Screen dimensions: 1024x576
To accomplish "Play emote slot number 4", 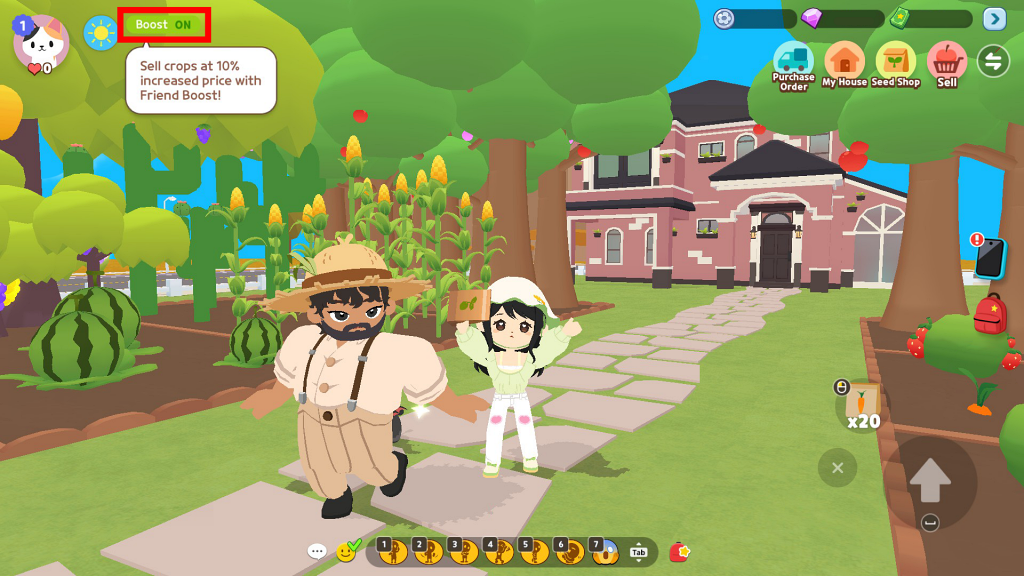I will coord(498,551).
